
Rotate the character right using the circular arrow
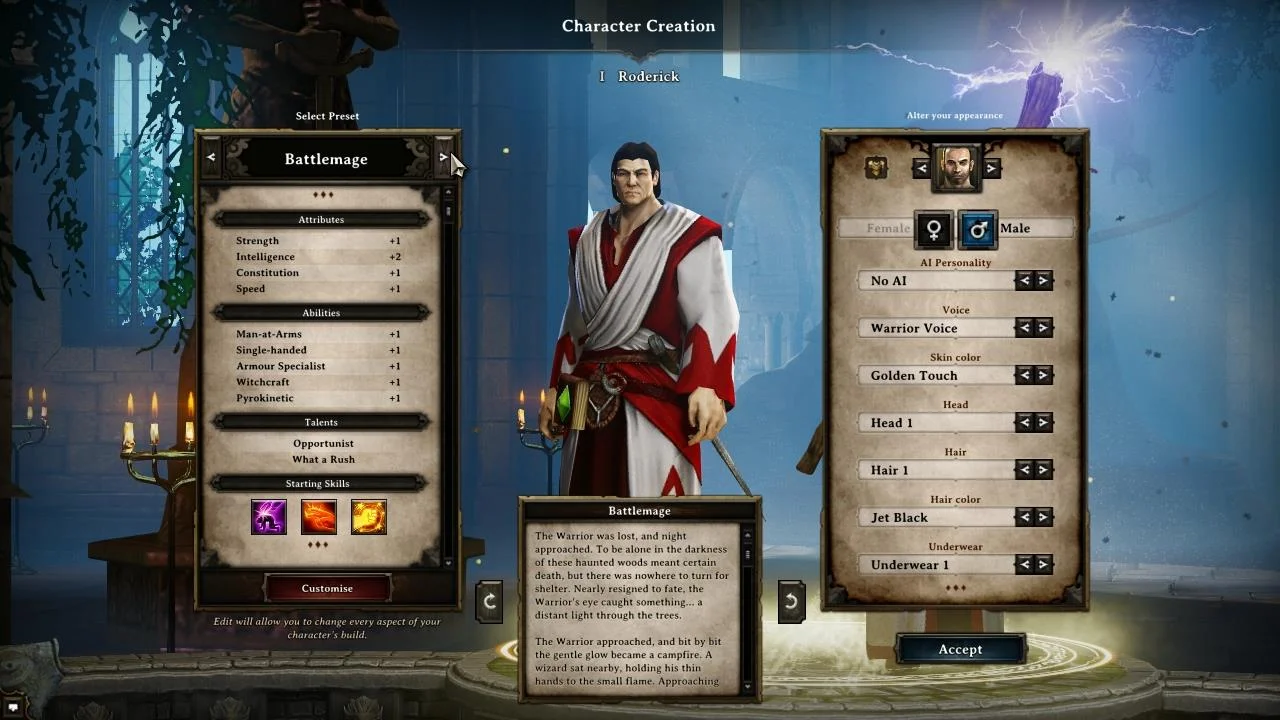click(791, 600)
